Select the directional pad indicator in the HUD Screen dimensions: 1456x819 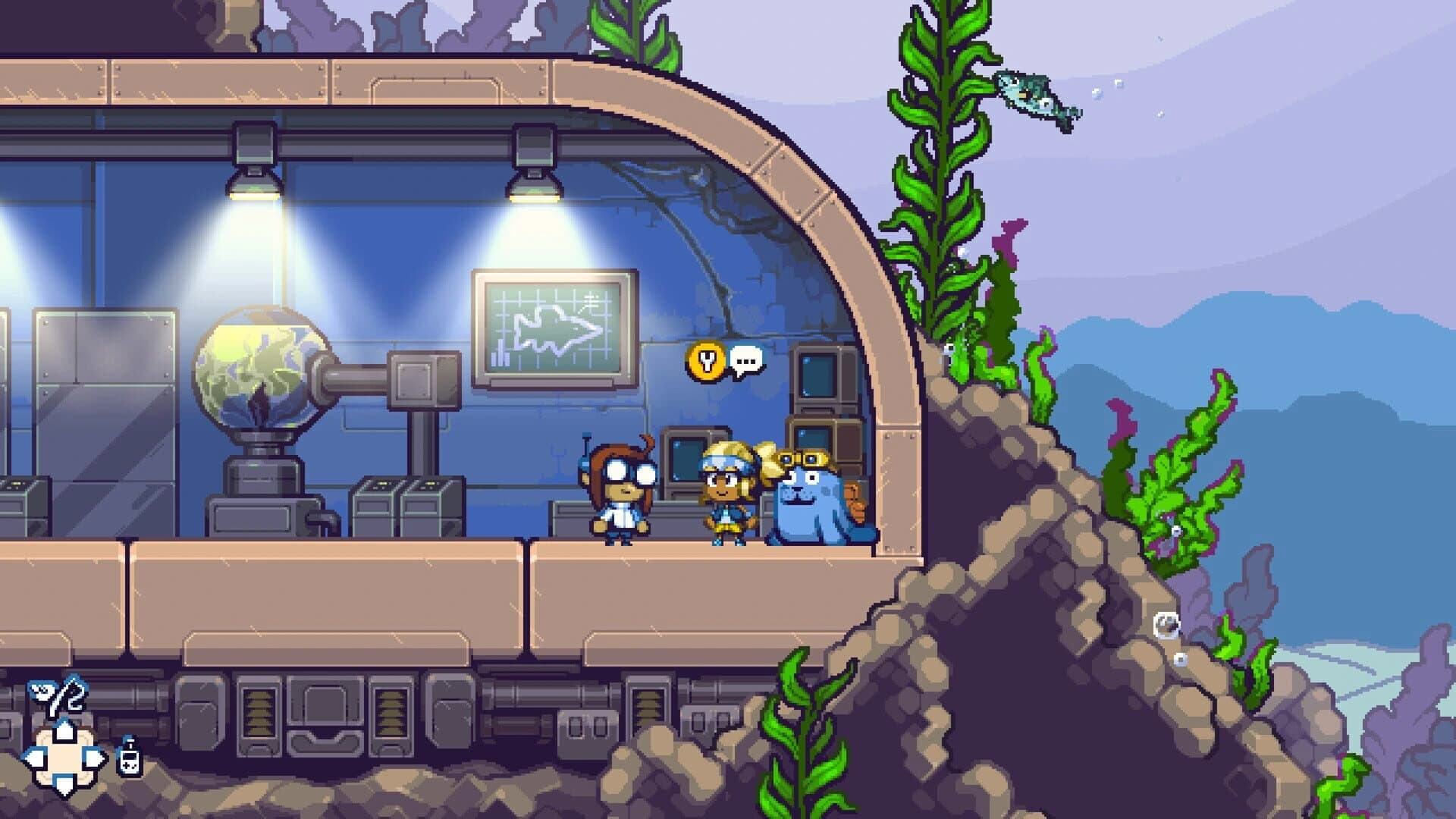[x=64, y=758]
